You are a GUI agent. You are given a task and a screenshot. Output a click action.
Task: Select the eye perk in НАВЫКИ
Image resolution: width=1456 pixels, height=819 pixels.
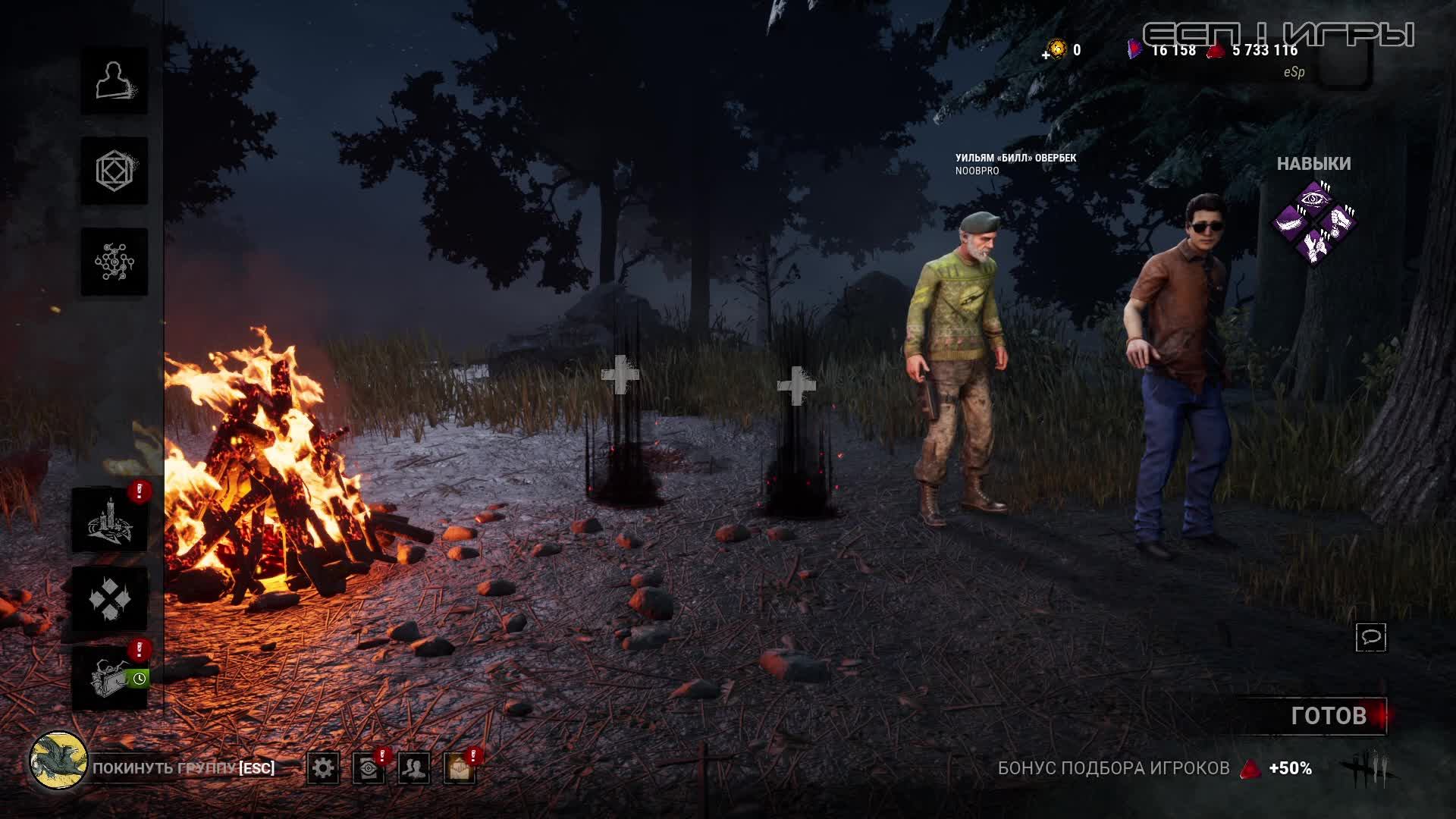(x=1314, y=199)
